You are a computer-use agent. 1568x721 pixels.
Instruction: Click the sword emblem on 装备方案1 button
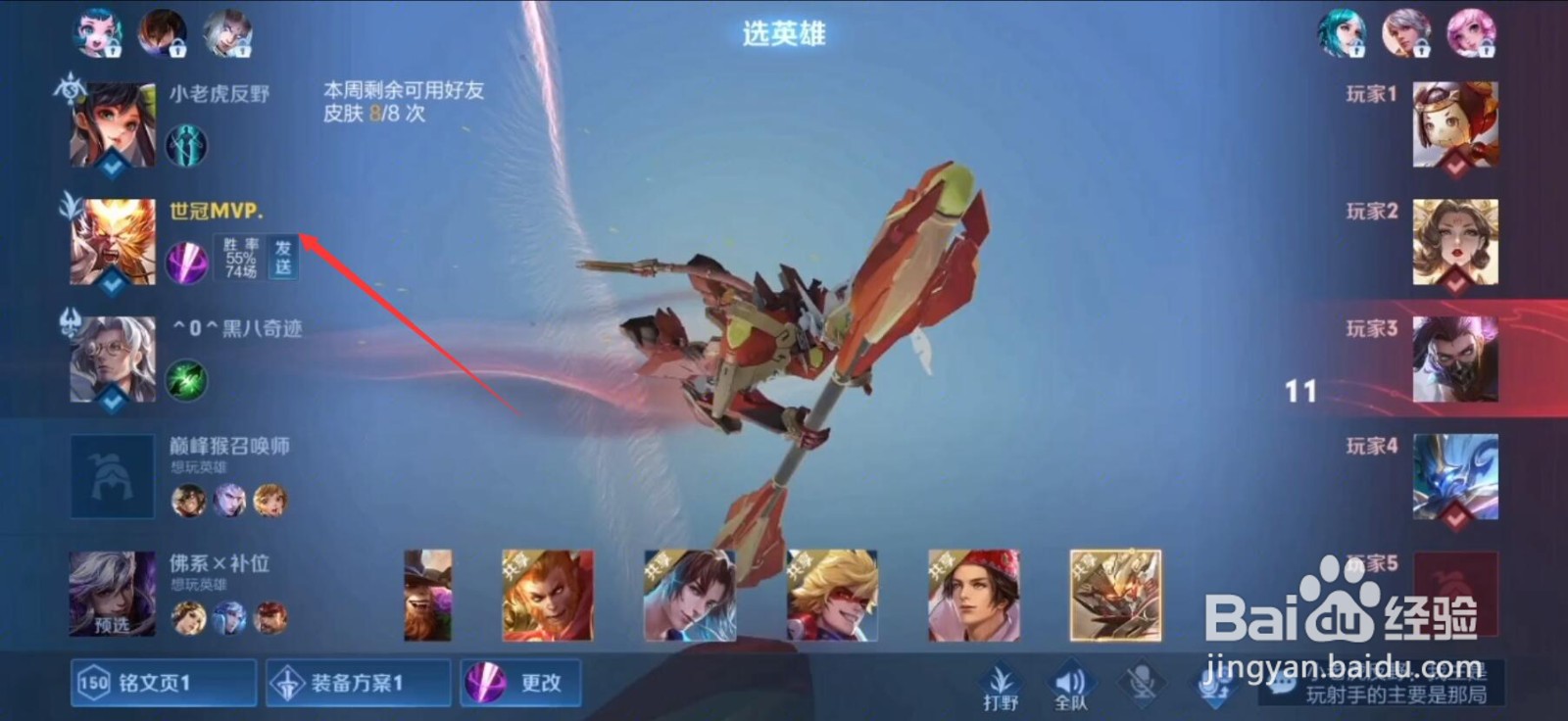[288, 682]
